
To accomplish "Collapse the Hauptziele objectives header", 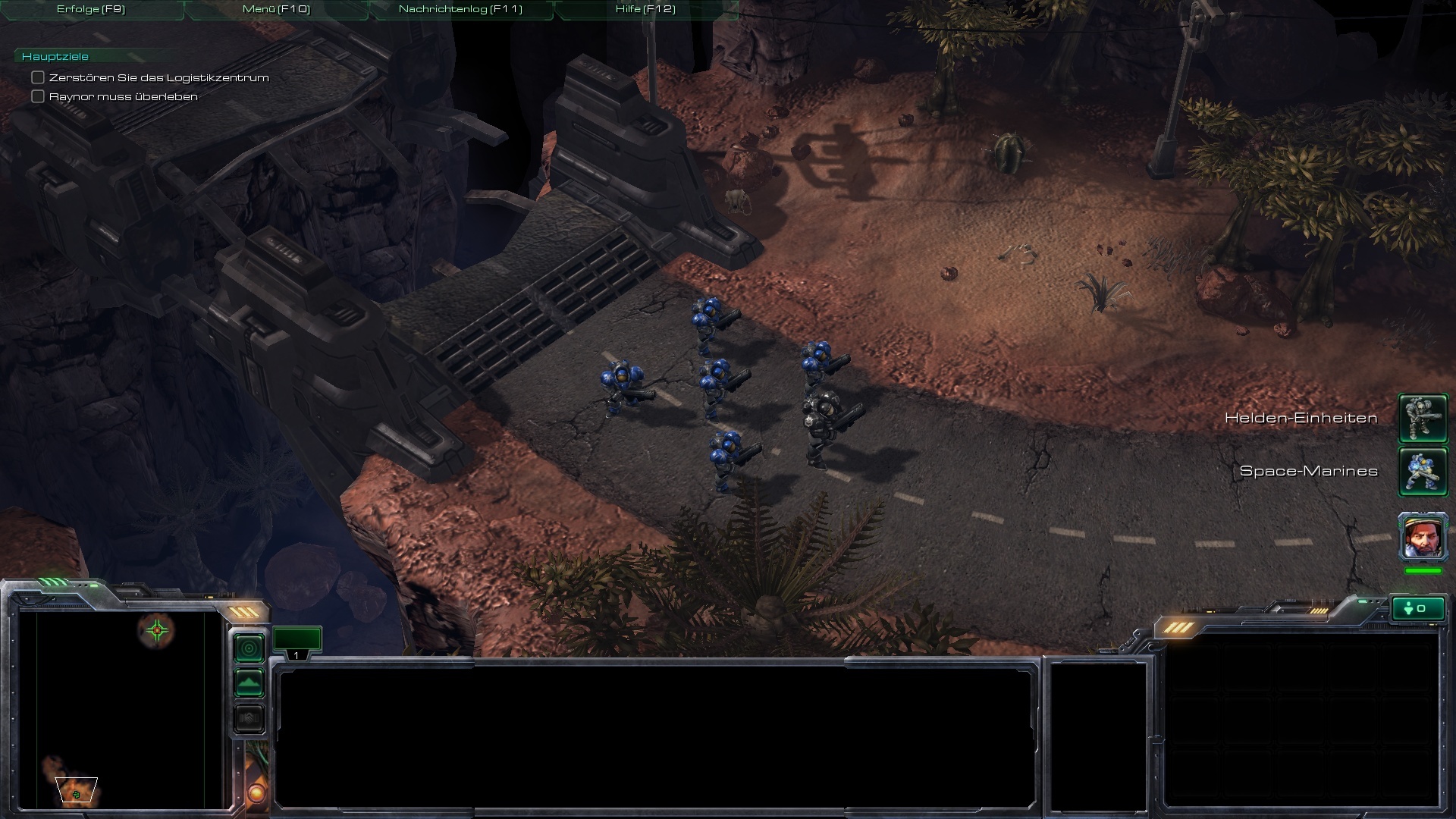I will click(55, 57).
